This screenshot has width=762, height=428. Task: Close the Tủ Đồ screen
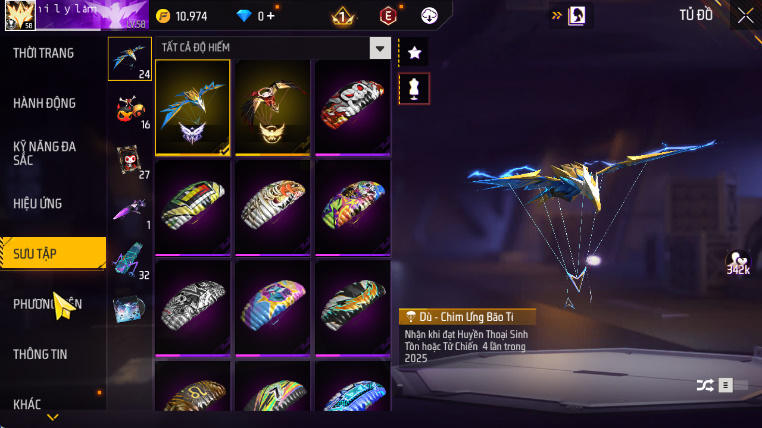(745, 15)
